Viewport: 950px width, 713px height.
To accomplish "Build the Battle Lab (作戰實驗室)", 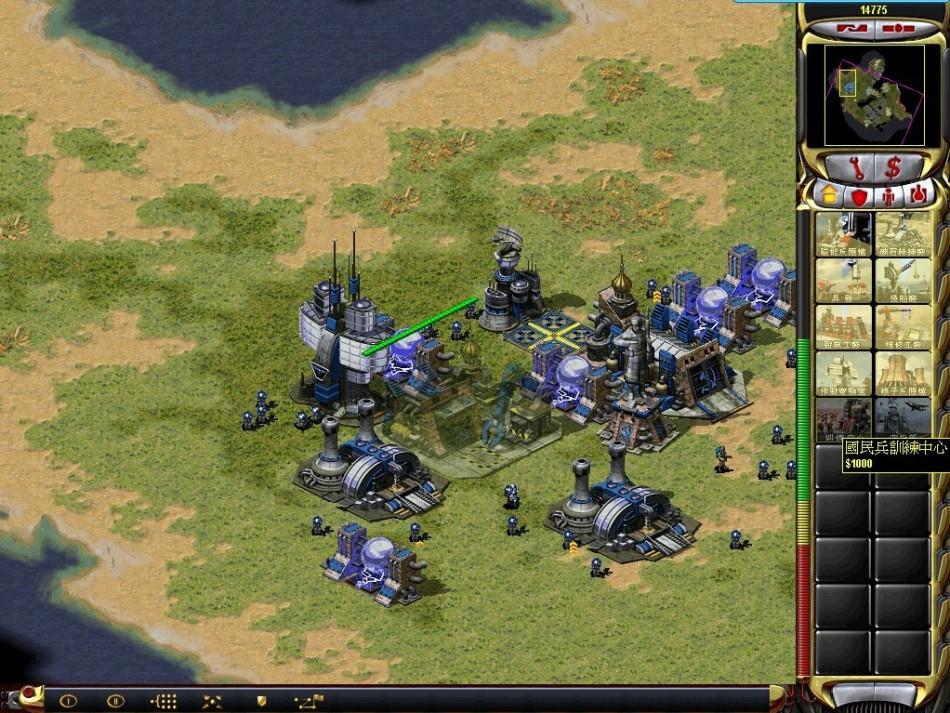I will 844,373.
